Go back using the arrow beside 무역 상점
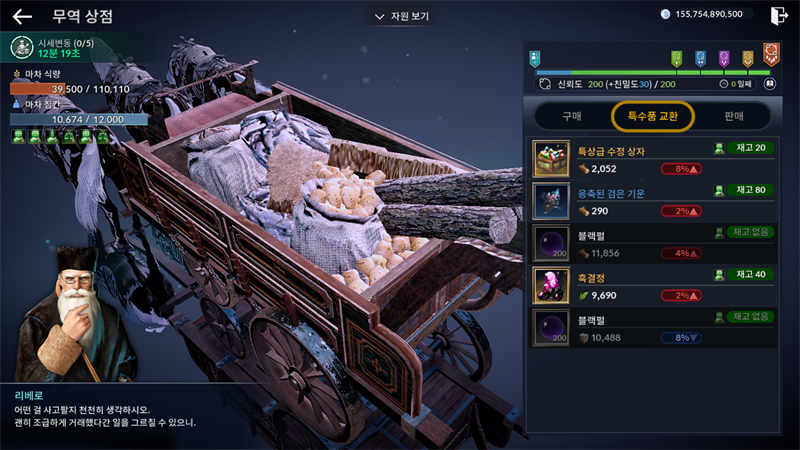This screenshot has width=800, height=450. [22, 16]
